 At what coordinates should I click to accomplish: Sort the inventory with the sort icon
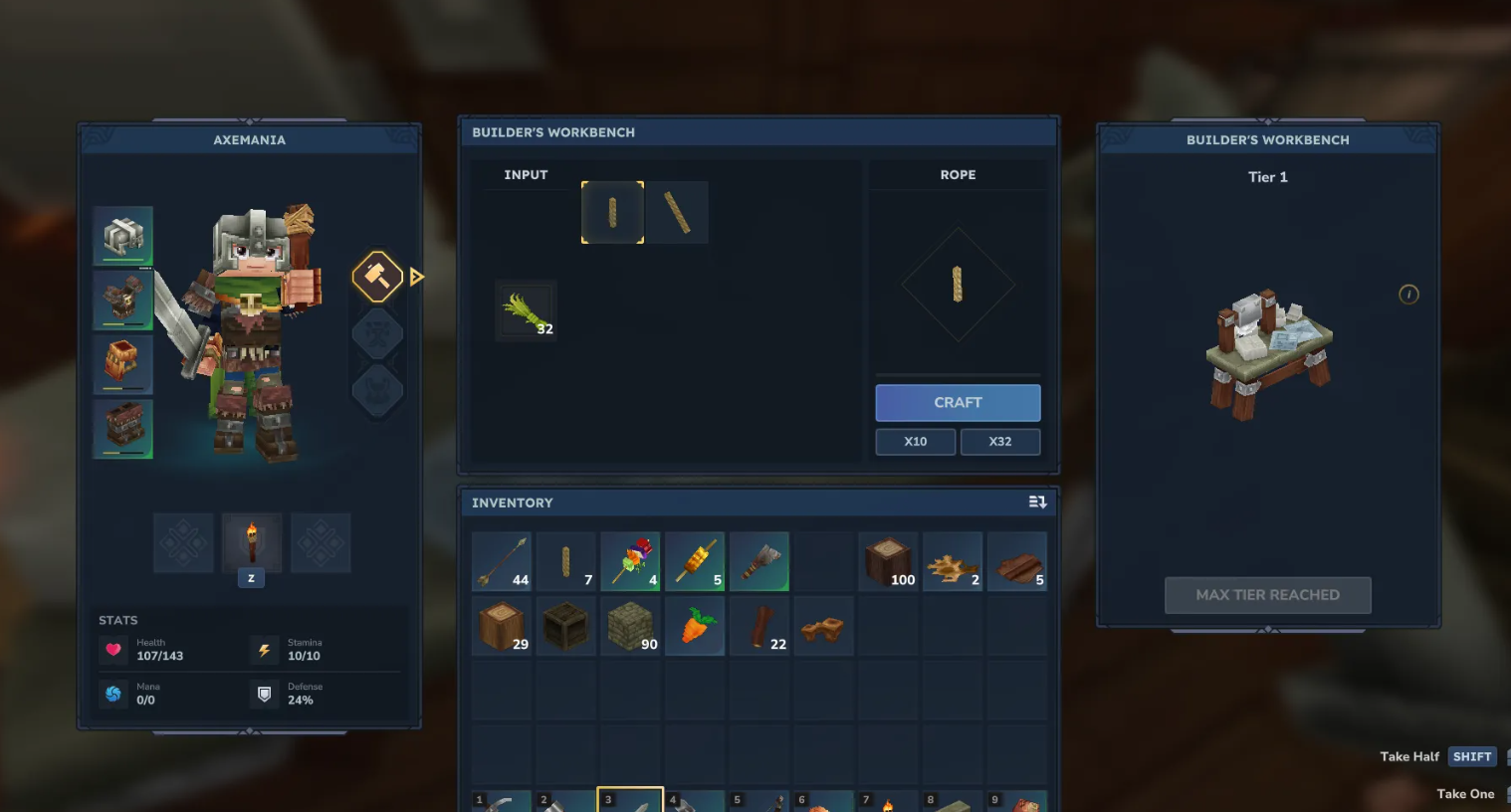[1037, 503]
